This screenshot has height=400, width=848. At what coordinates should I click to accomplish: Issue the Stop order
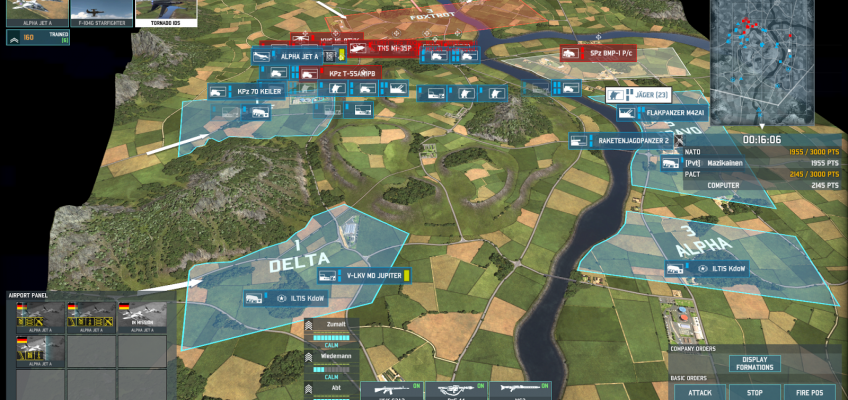[754, 392]
